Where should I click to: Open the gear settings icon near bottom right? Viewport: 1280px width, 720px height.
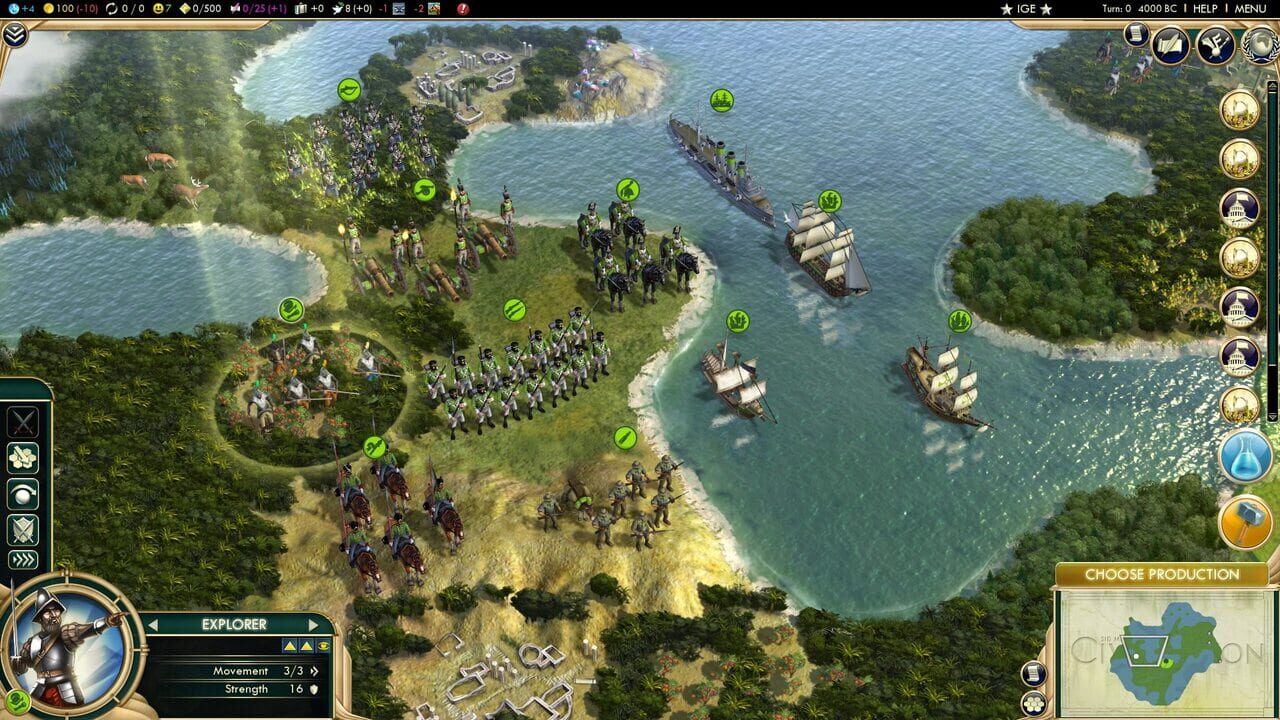pos(1033,703)
